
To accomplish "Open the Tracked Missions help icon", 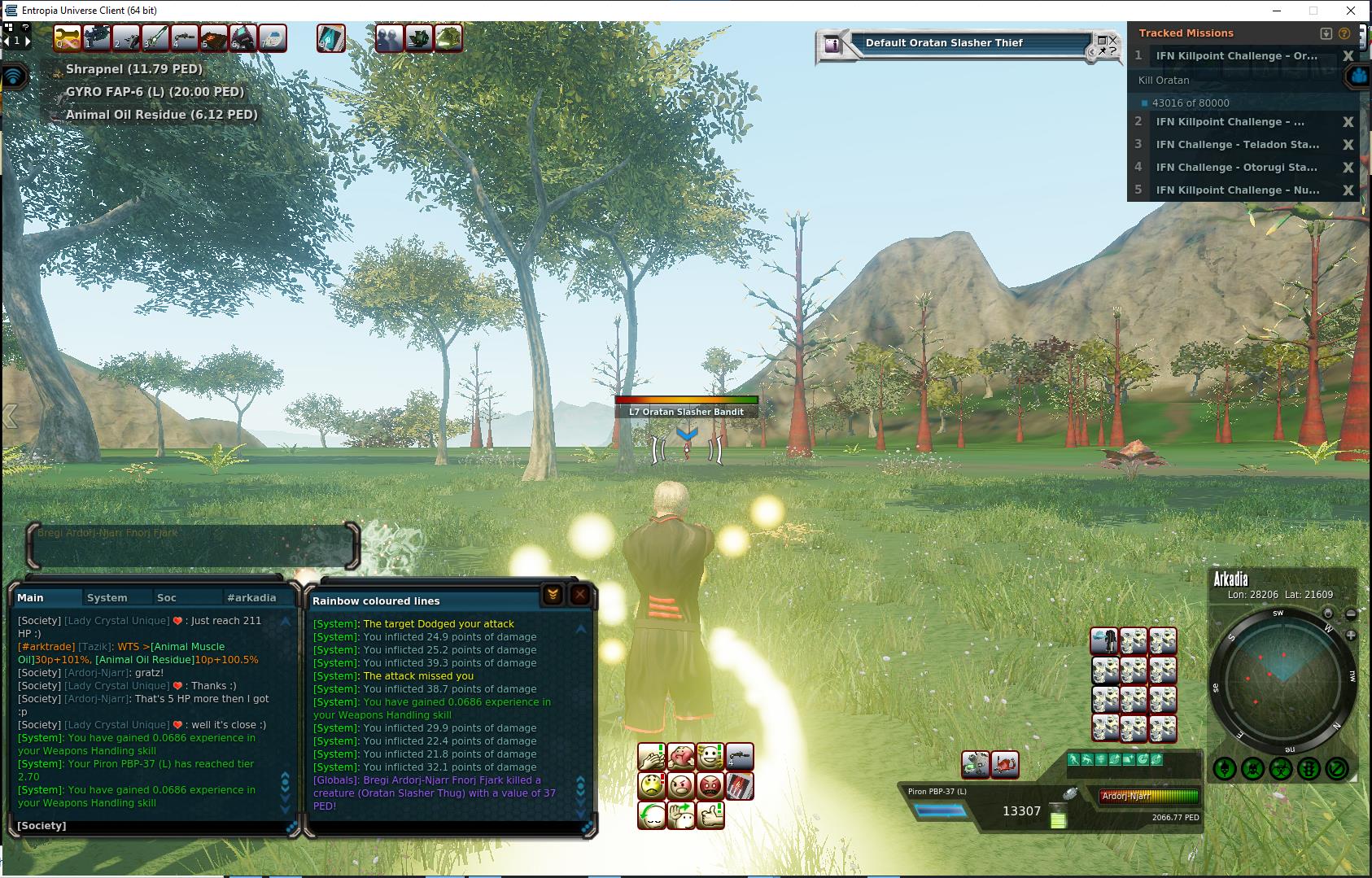I will click(1344, 33).
